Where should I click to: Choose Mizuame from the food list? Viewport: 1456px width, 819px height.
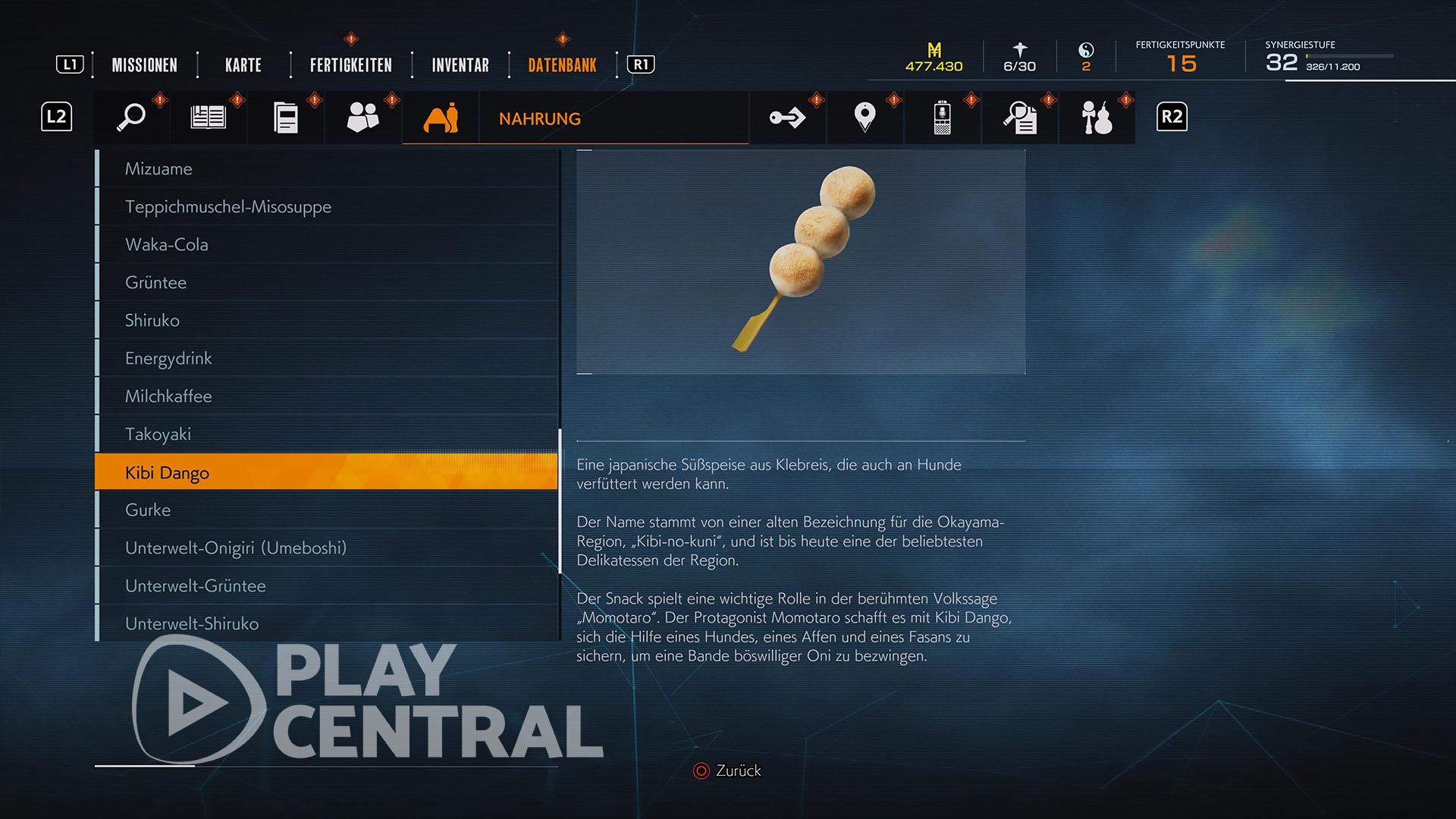158,169
